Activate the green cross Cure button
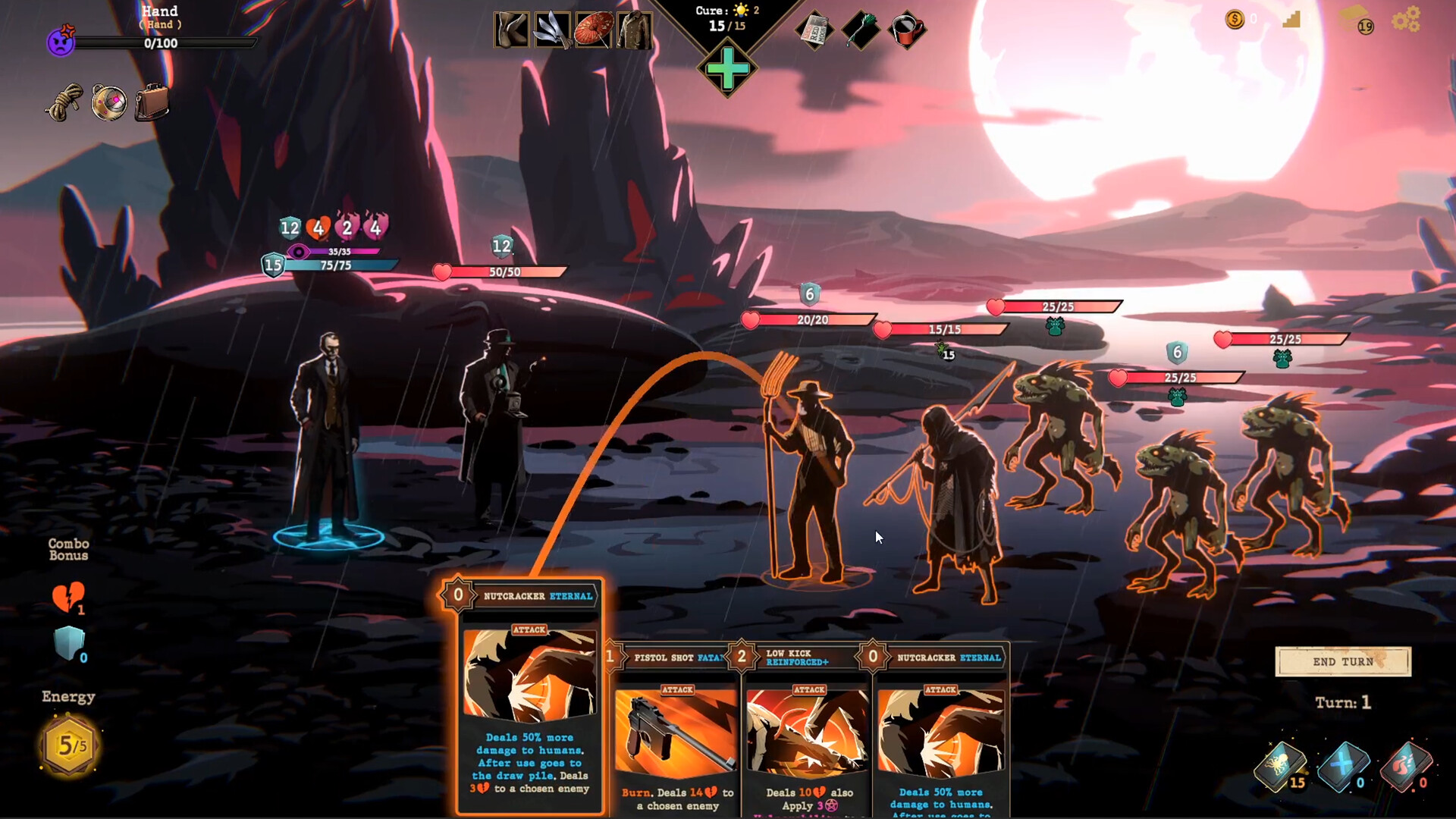This screenshot has width=1456, height=819. (x=727, y=70)
